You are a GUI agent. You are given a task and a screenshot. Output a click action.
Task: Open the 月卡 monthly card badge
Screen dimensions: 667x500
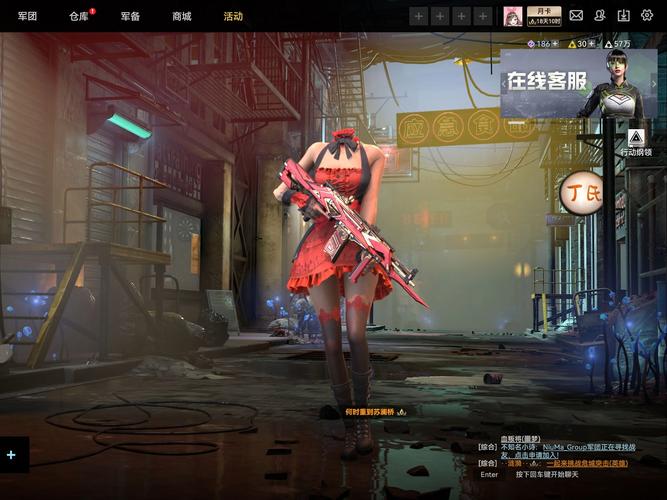click(544, 16)
